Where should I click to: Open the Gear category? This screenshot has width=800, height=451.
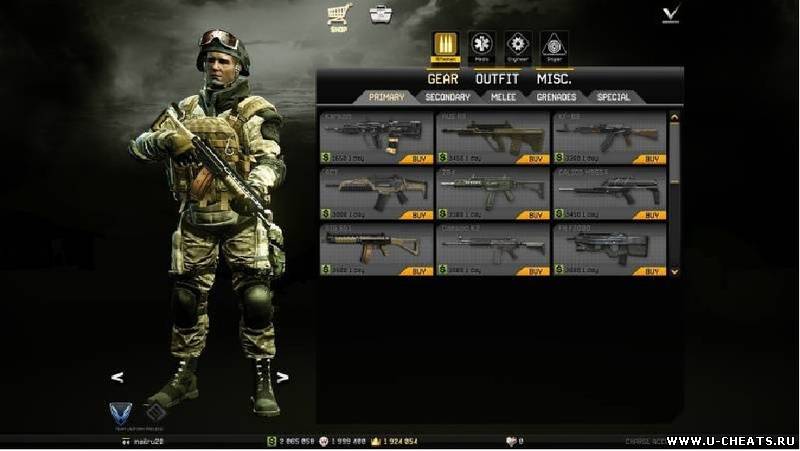[x=443, y=78]
